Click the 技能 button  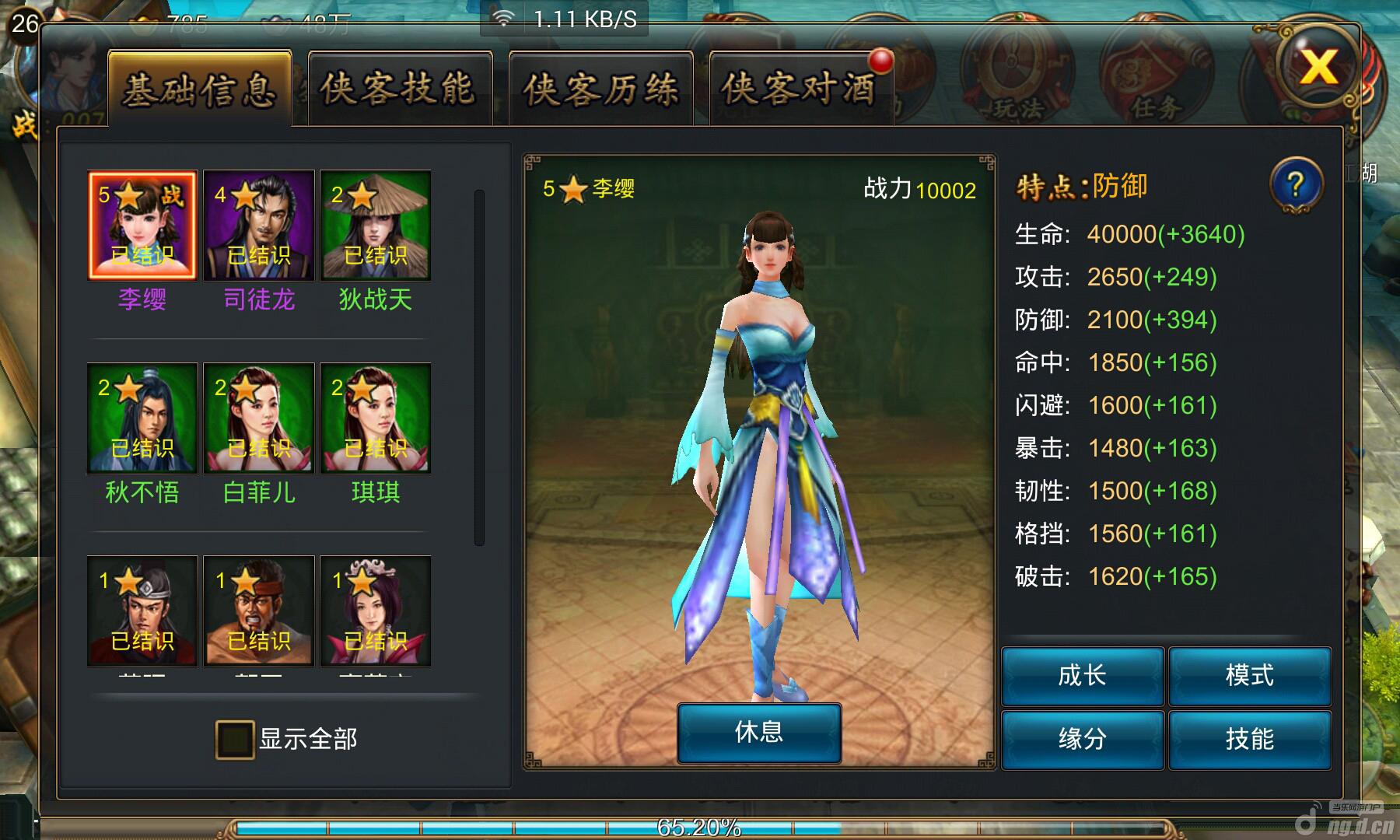tap(1250, 739)
